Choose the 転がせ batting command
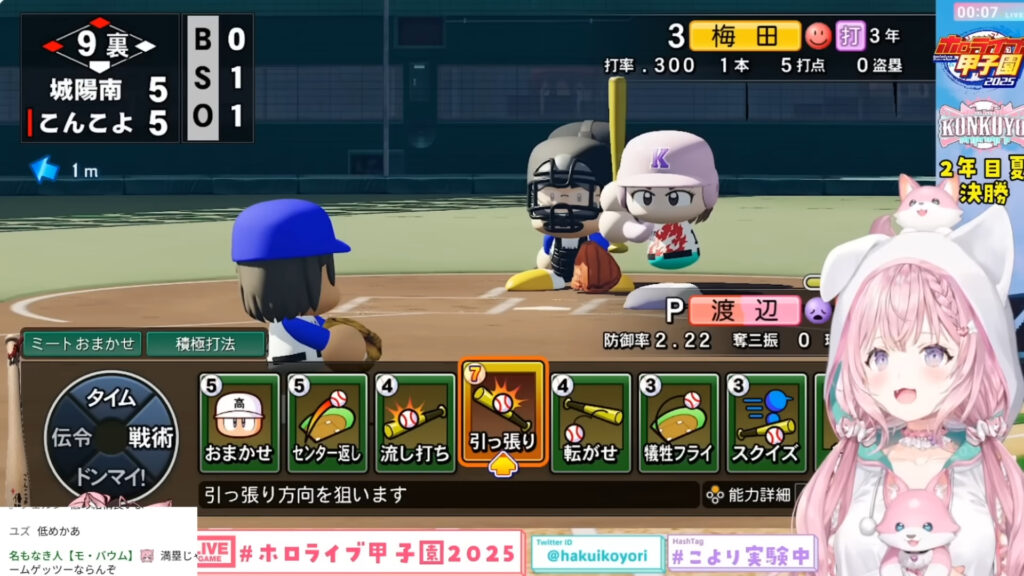This screenshot has height=576, width=1024. pyautogui.click(x=591, y=422)
